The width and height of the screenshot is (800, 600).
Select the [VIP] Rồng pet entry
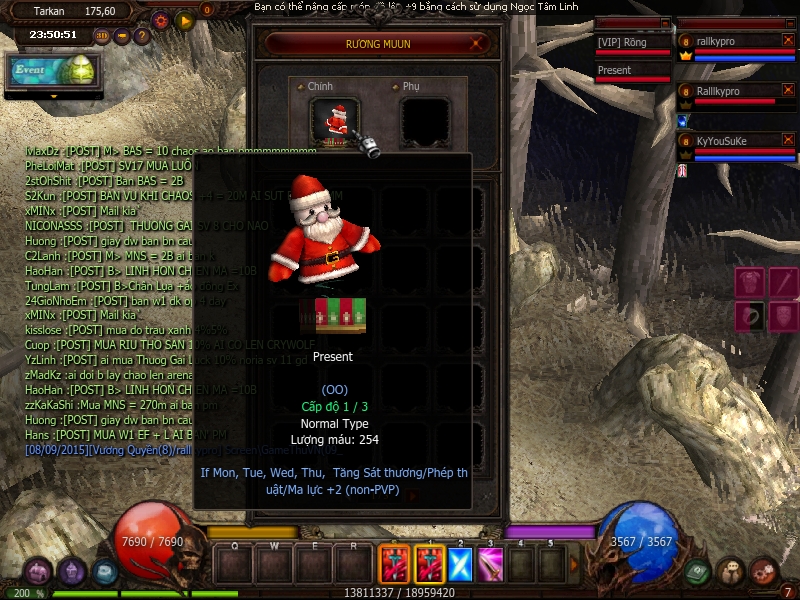632,43
